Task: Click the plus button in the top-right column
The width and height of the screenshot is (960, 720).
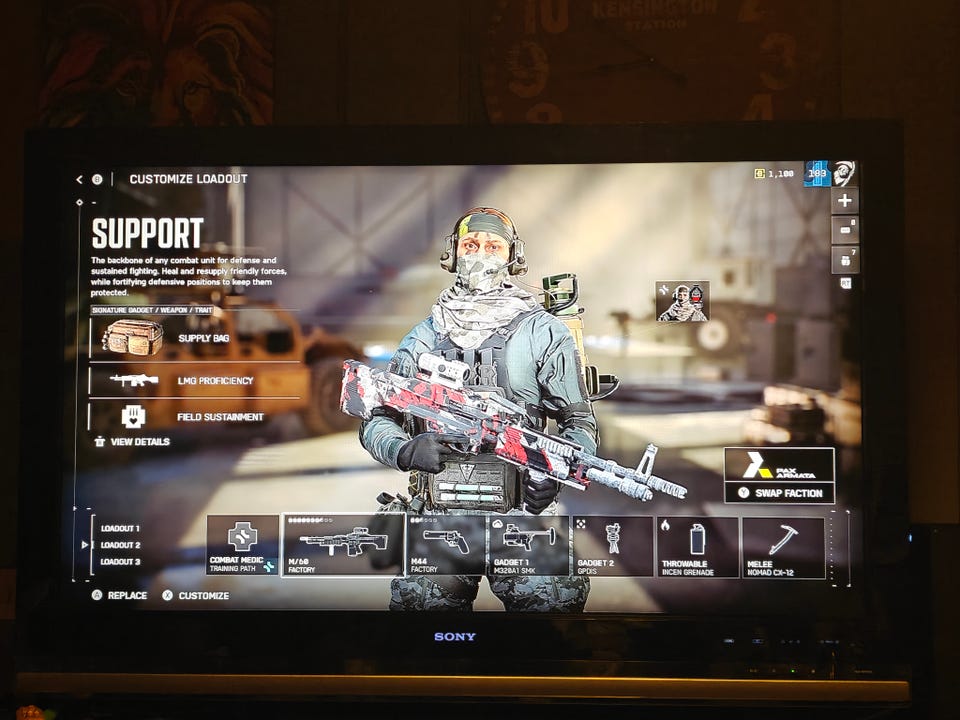Action: [x=844, y=201]
